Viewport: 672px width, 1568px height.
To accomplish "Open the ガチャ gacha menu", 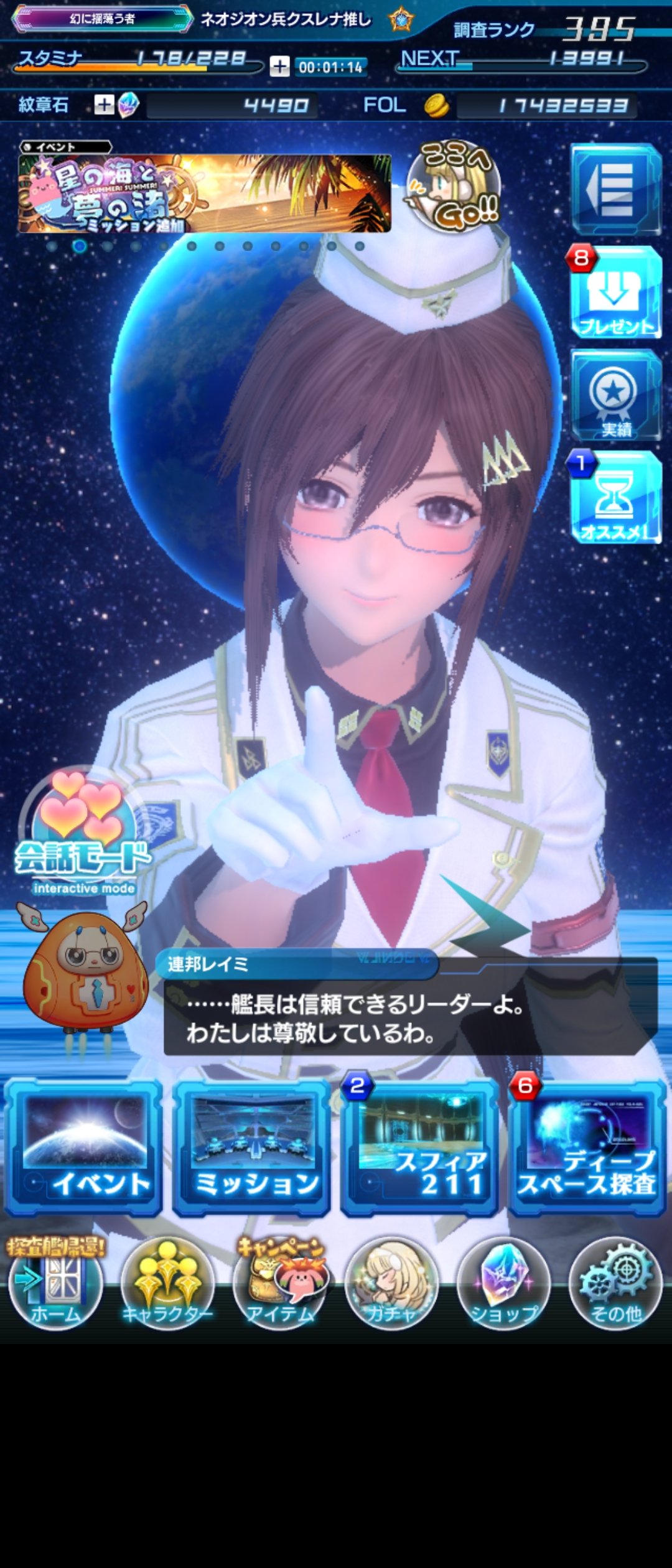I will tap(391, 1286).
